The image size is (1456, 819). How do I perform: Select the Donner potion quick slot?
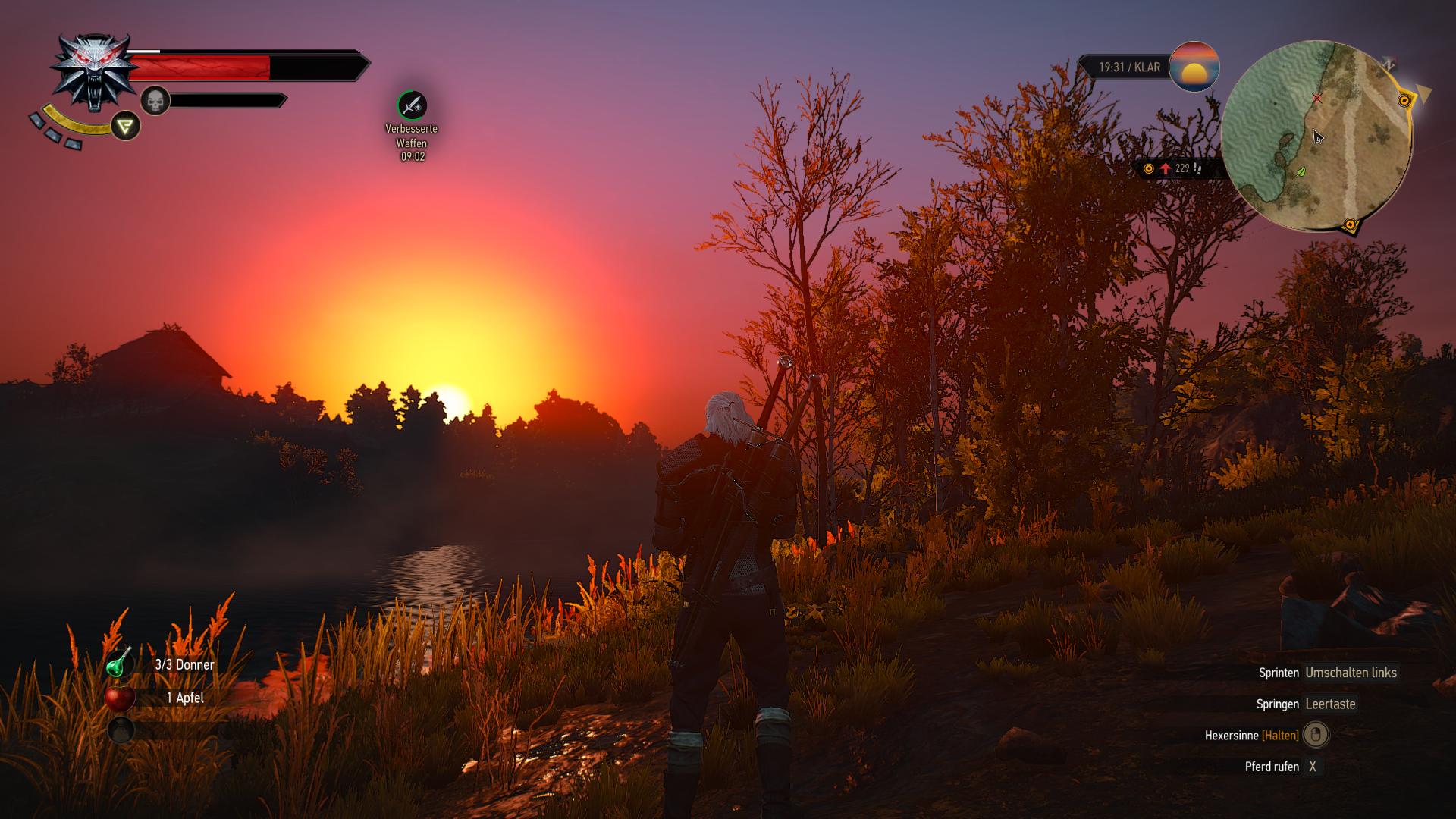pyautogui.click(x=120, y=664)
